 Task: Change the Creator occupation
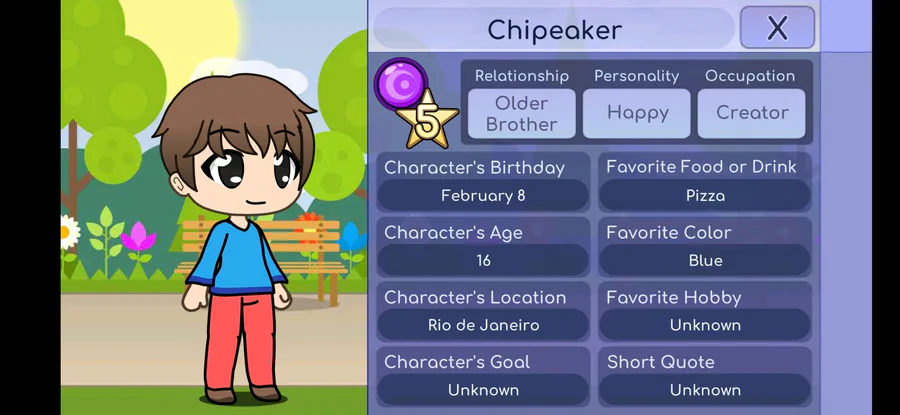pos(752,113)
